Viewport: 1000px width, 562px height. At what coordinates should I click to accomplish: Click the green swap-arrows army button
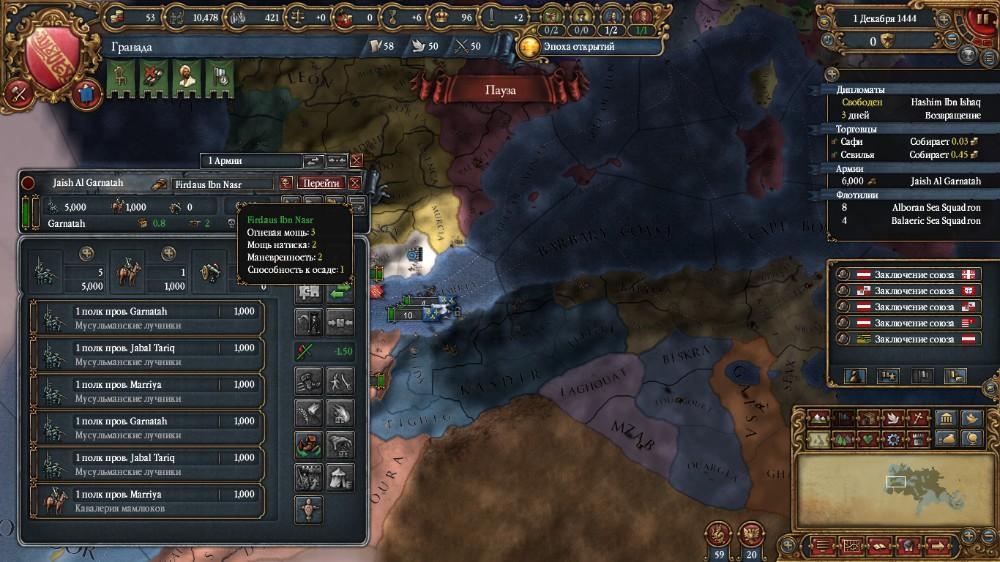tap(341, 291)
